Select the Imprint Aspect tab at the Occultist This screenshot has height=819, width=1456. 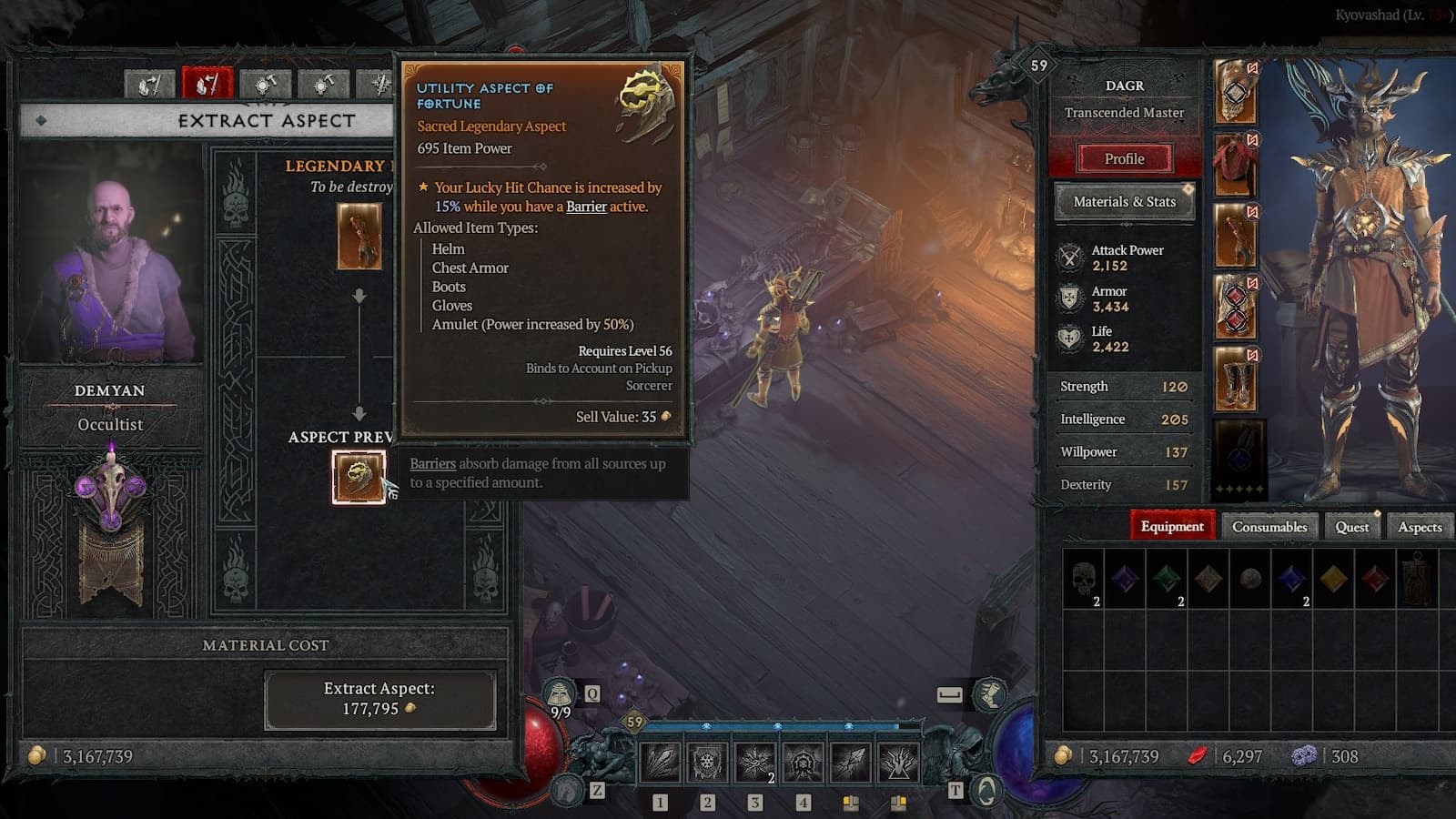(148, 84)
